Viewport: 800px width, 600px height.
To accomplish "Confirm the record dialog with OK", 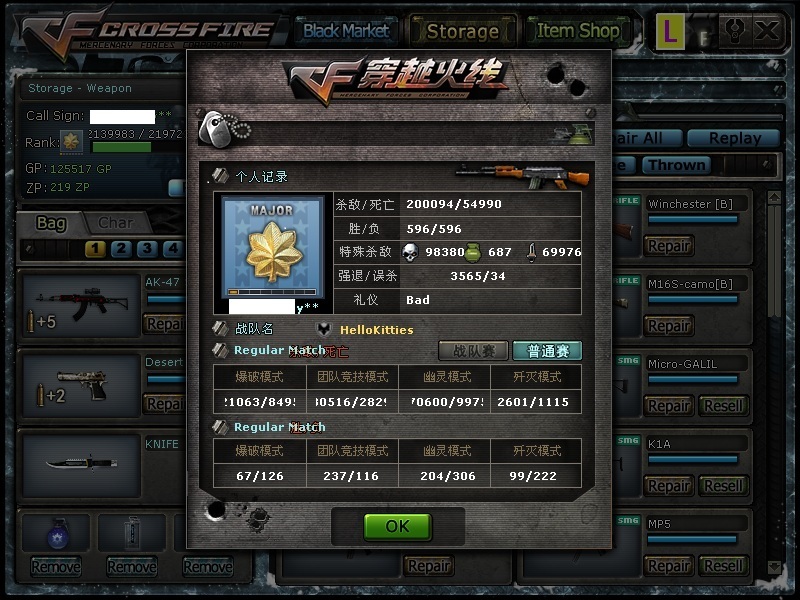I will tap(397, 527).
